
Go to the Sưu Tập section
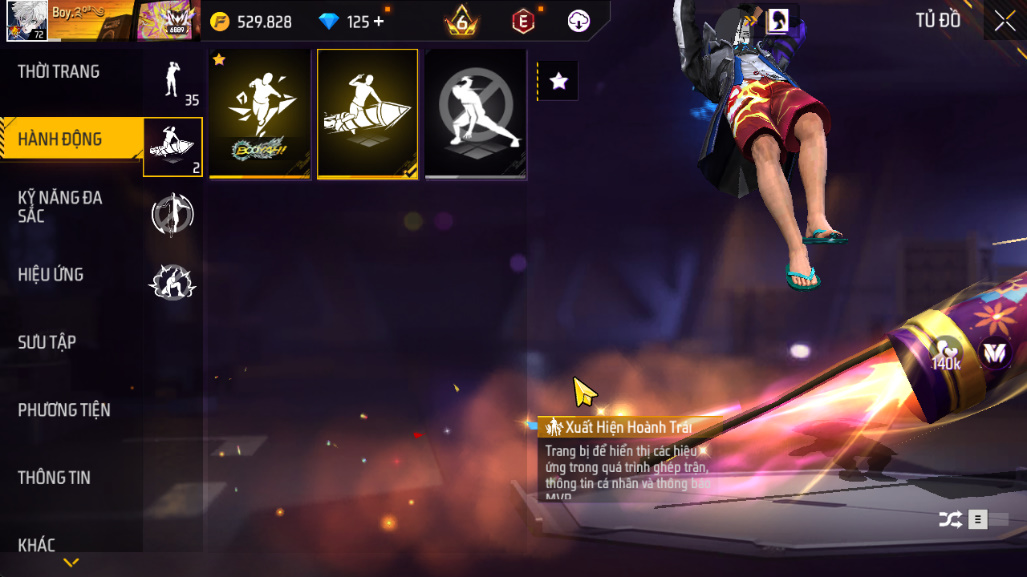point(47,342)
